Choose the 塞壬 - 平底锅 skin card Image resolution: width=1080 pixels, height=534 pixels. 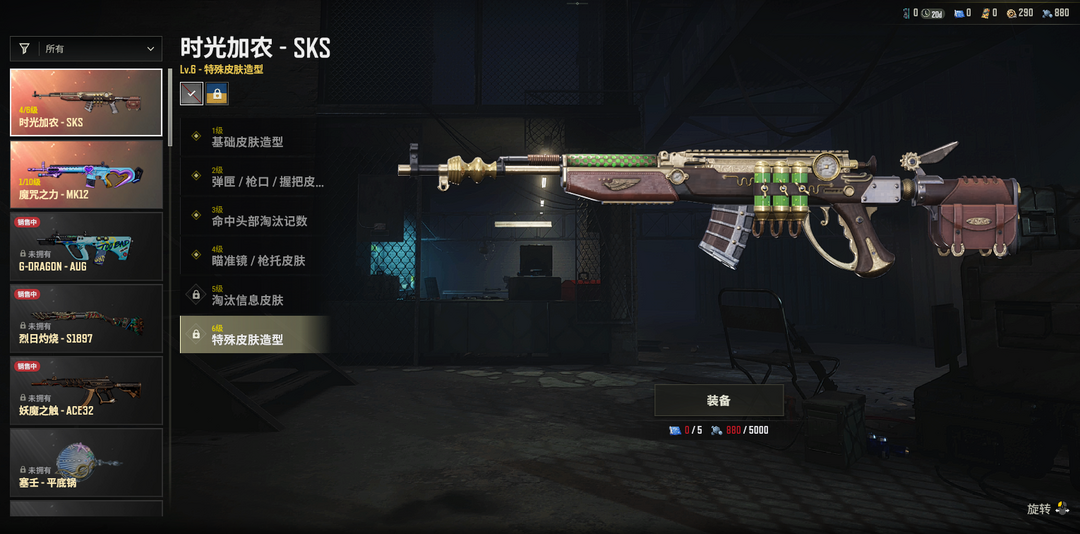pyautogui.click(x=86, y=462)
